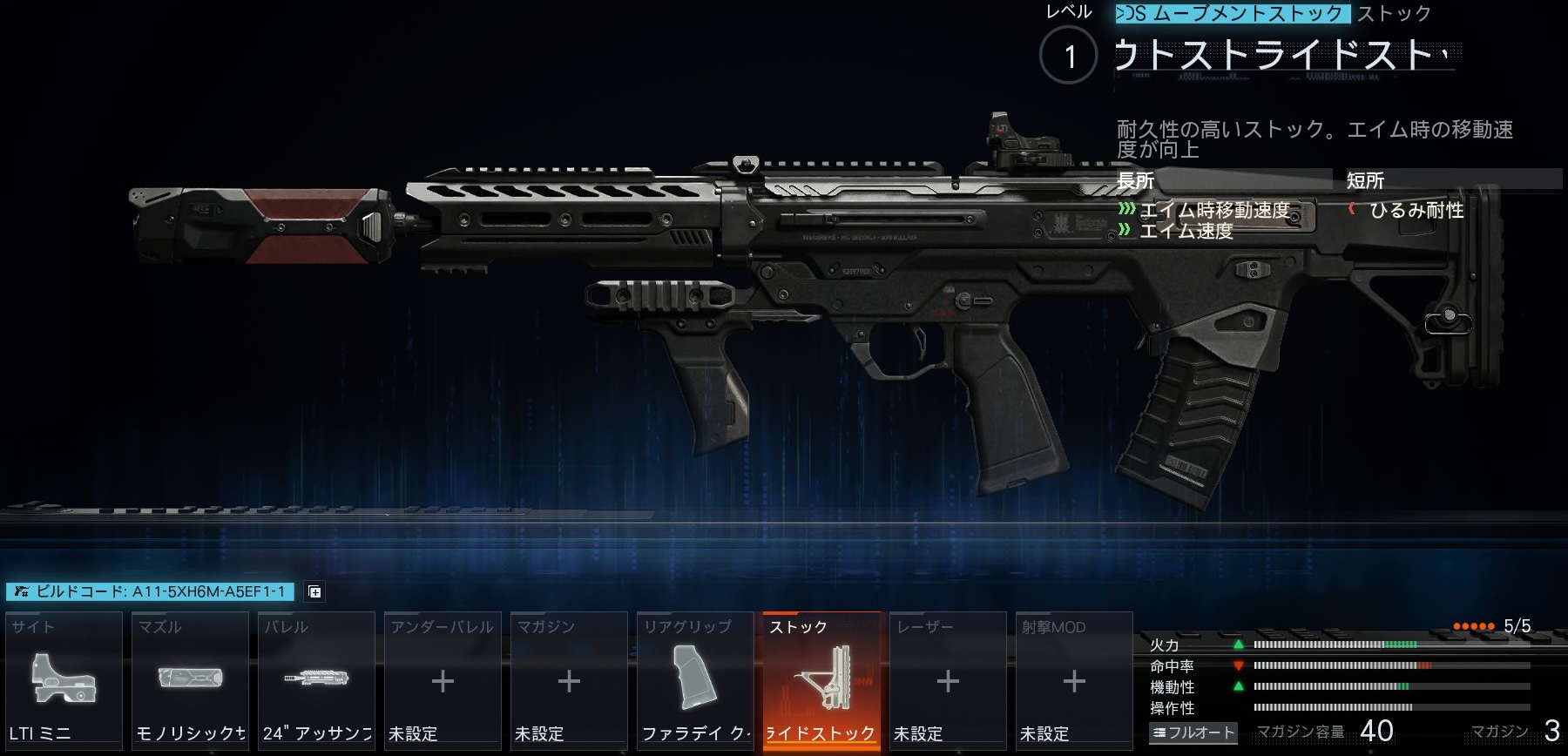Image resolution: width=1568 pixels, height=756 pixels.
Task: Add a レーザー attachment
Action: [948, 681]
